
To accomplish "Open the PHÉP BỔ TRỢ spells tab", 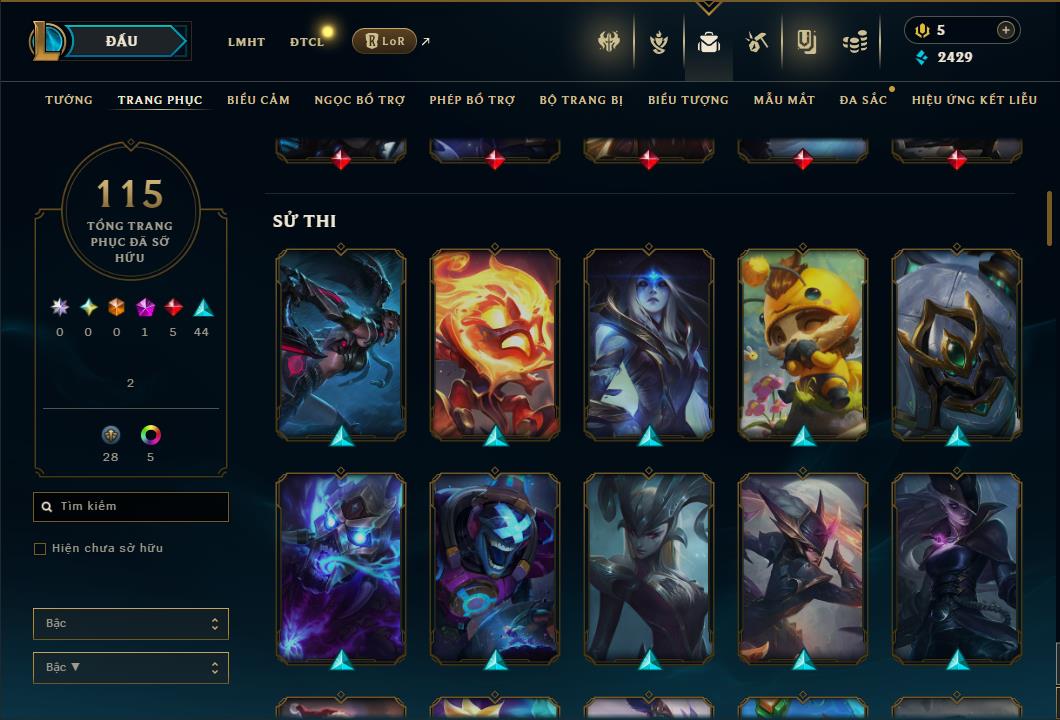I will [472, 100].
